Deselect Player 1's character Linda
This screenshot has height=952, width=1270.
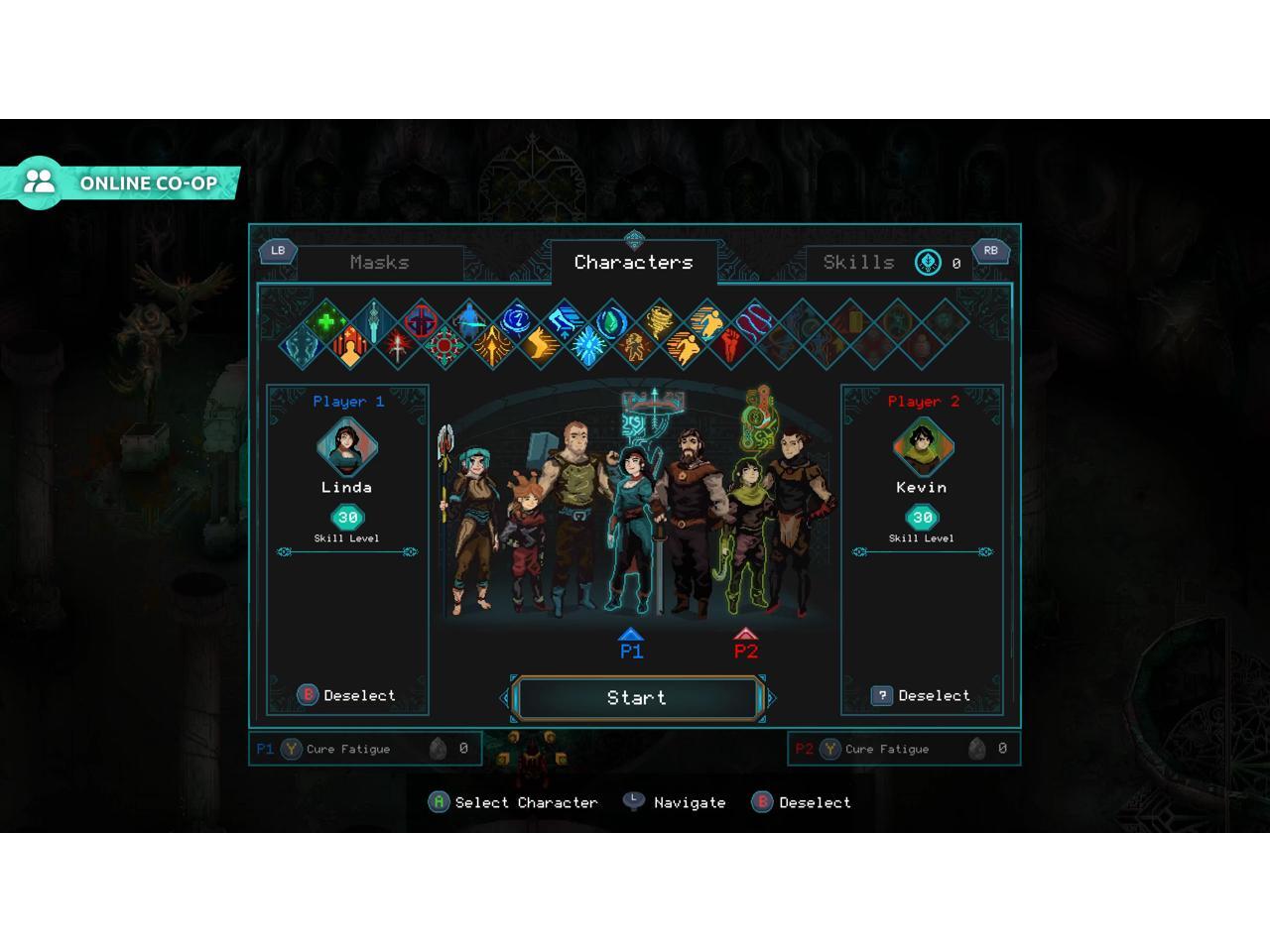click(x=347, y=695)
